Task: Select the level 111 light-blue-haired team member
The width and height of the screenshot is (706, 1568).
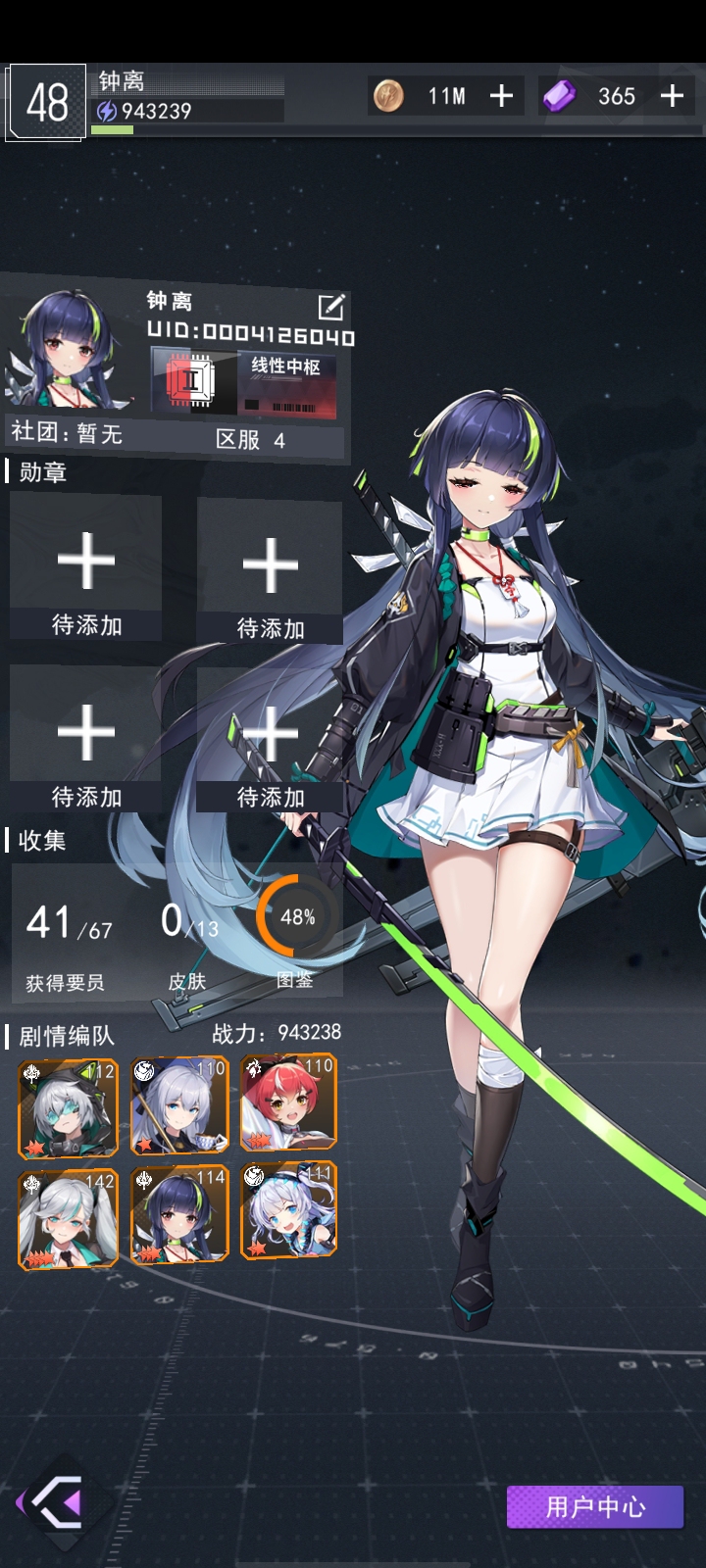Action: pos(288,1210)
